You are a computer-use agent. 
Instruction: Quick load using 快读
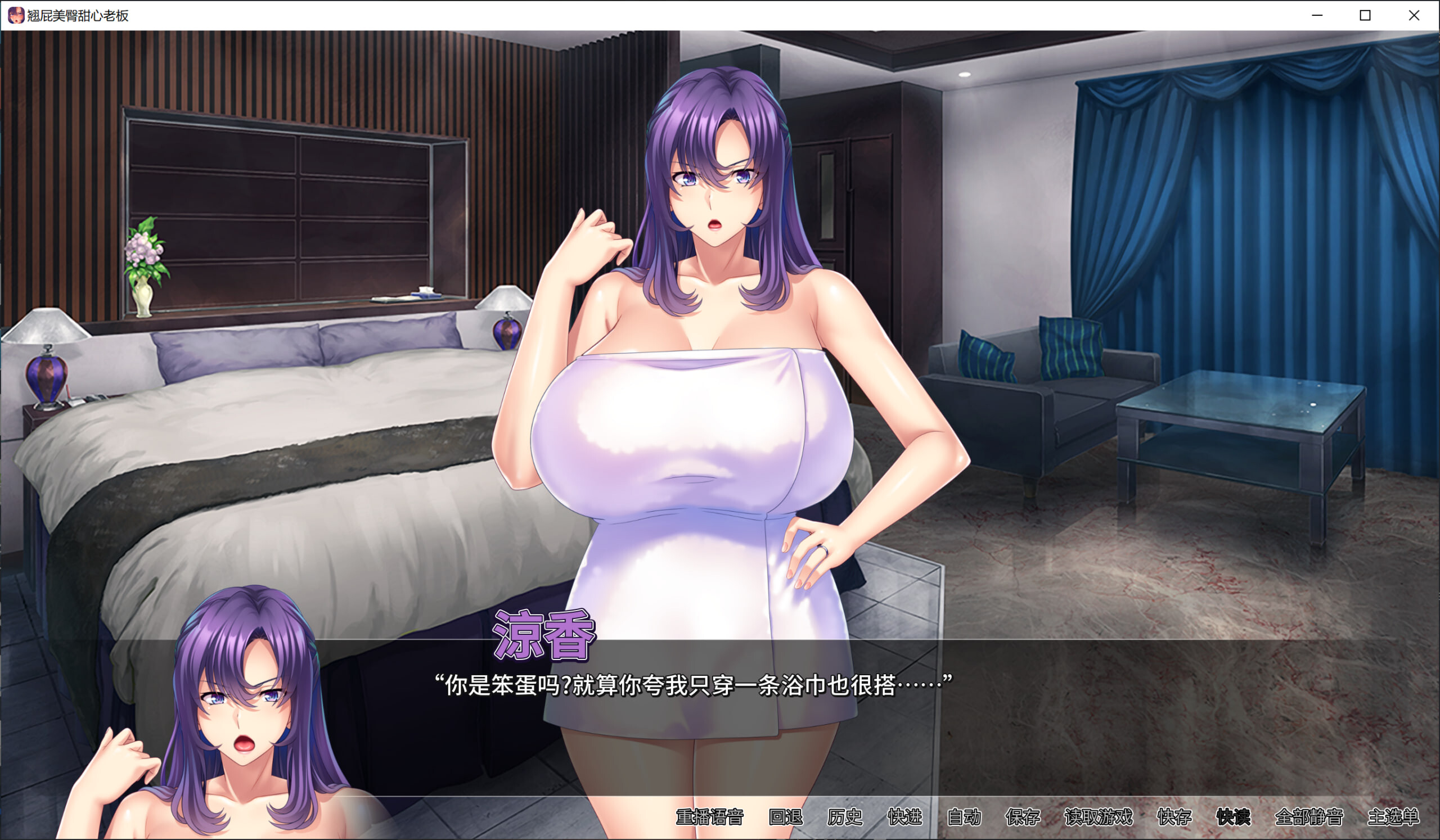tap(1233, 817)
